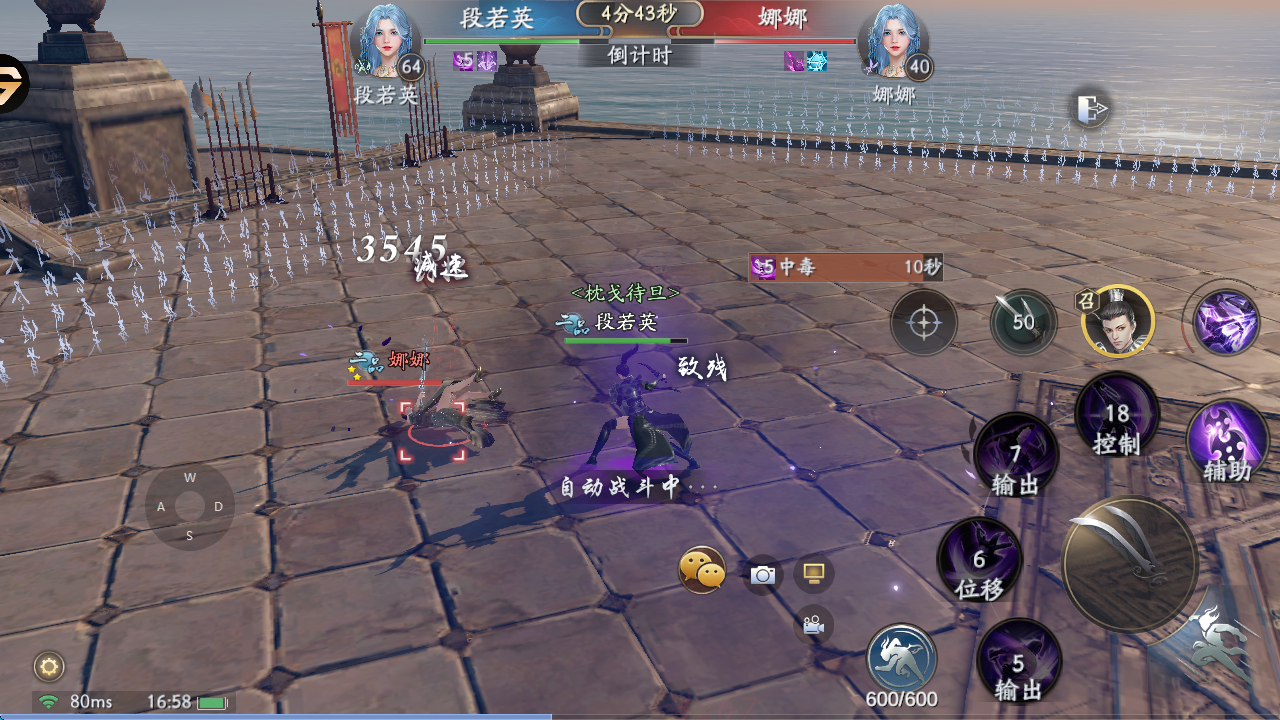This screenshot has height=720, width=1280.
Task: Leave the arena via the exit door icon
Action: coord(1091,108)
